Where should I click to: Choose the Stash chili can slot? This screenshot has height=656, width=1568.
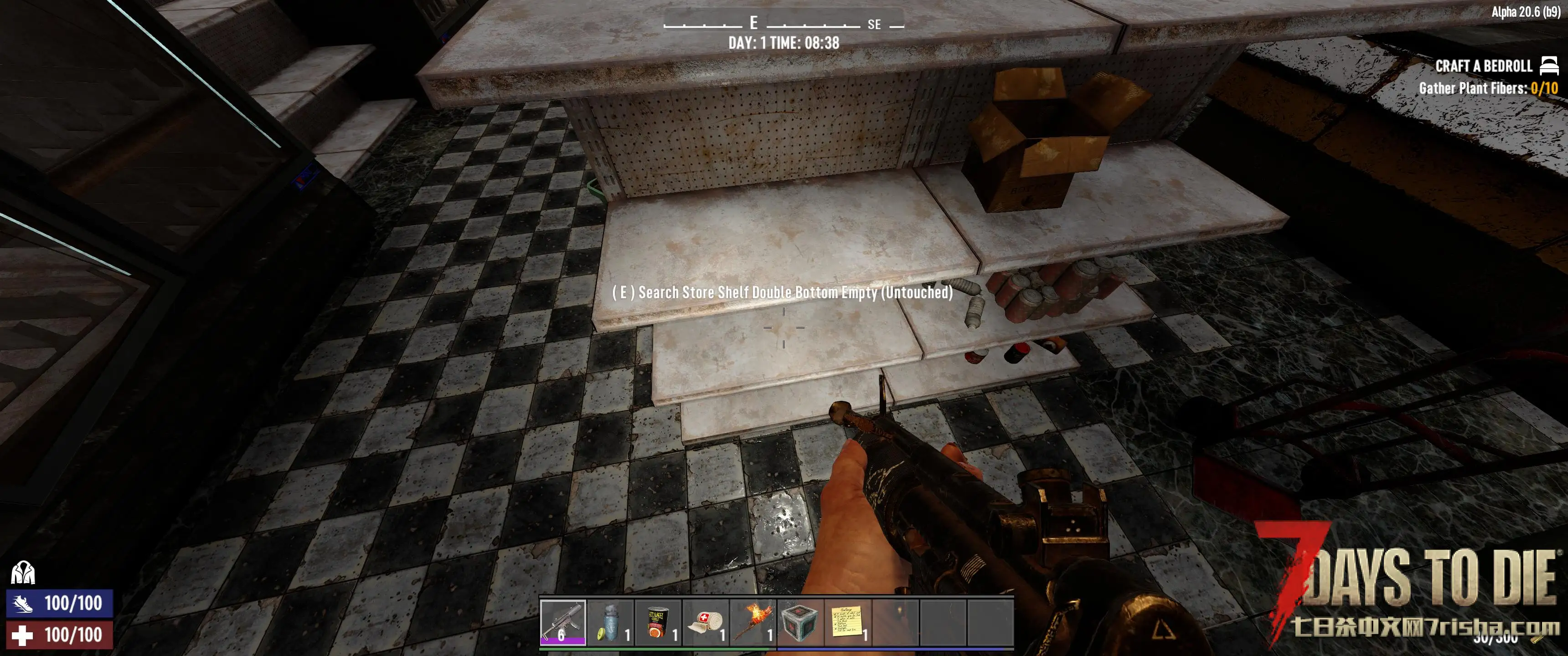tap(657, 622)
